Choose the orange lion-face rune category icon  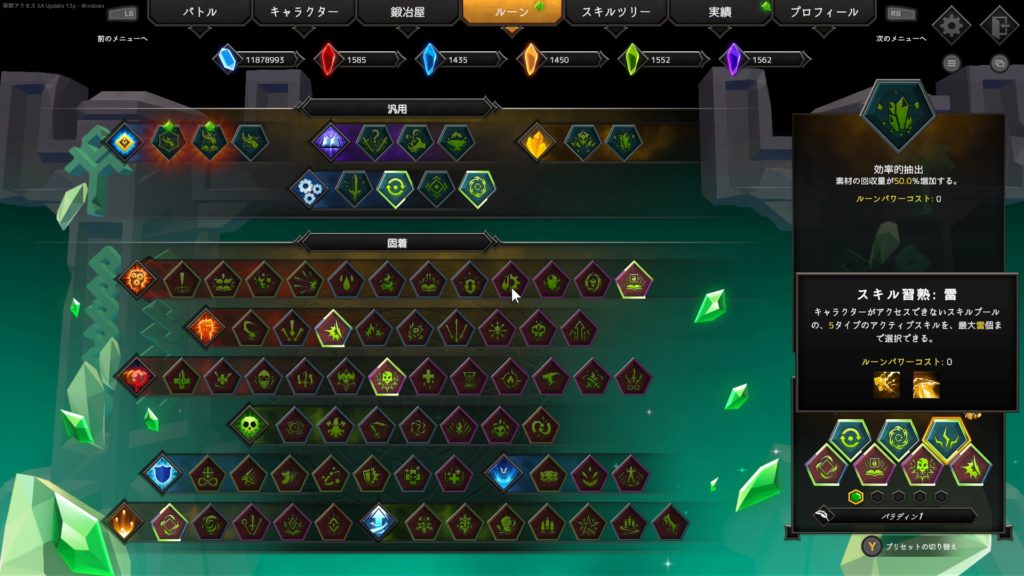(x=136, y=279)
